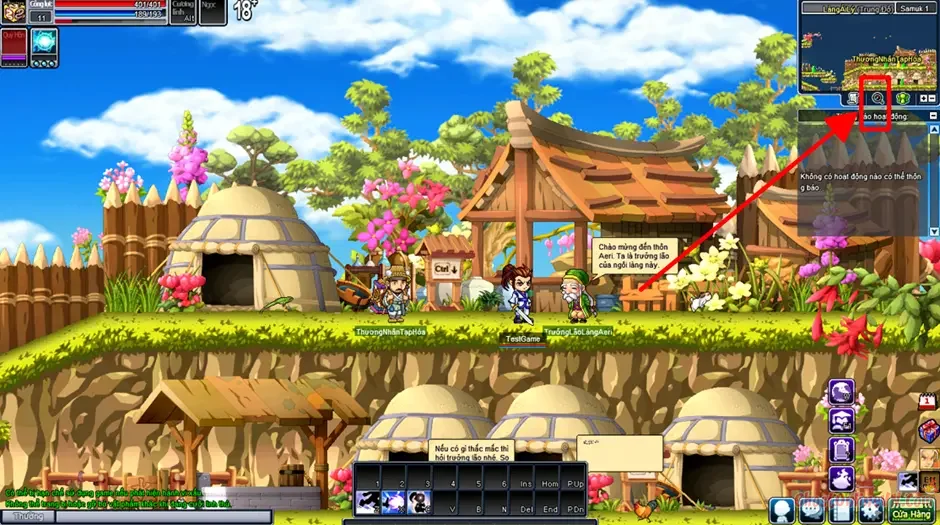This screenshot has width=940, height=525.
Task: Open the gear settings menu
Action: [872, 510]
